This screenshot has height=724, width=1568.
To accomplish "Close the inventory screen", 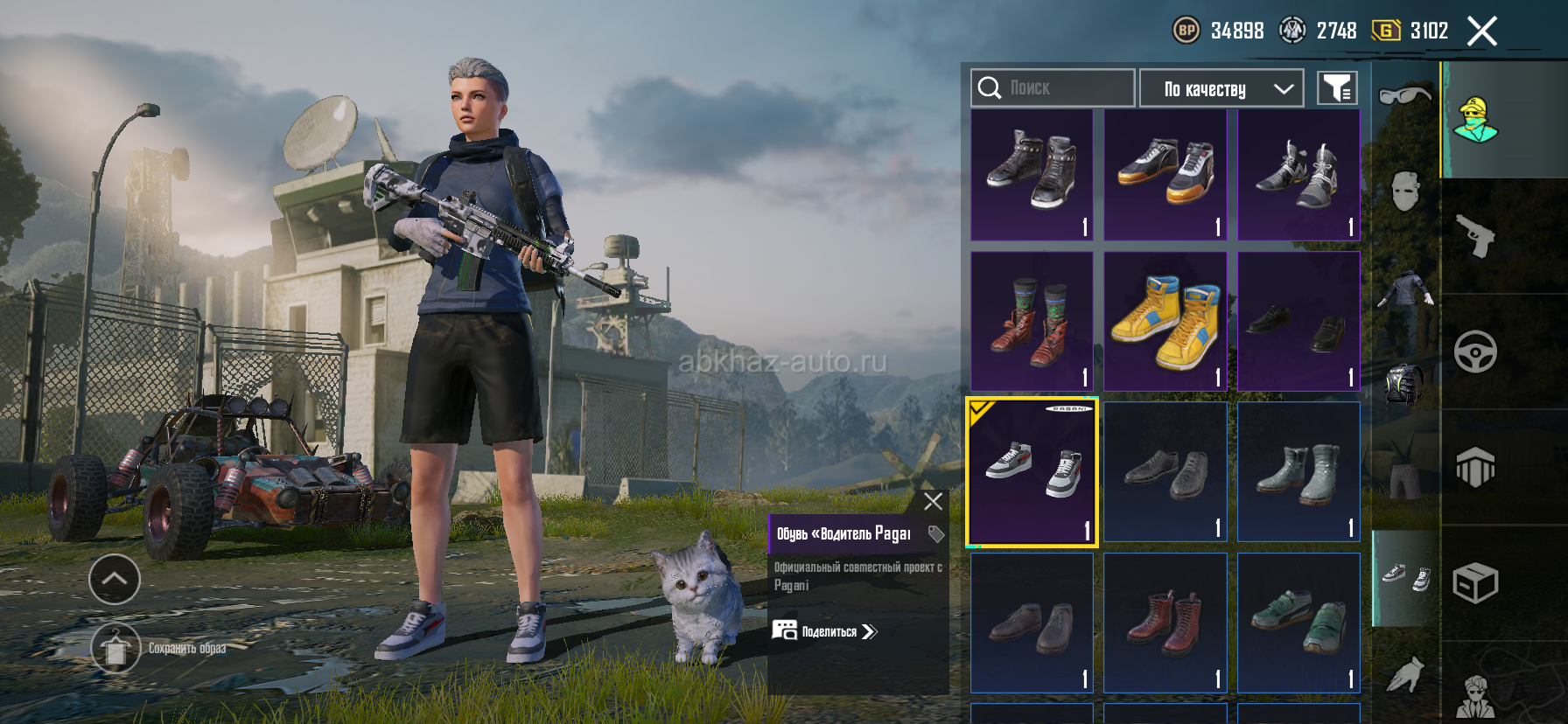I will coord(1481,32).
